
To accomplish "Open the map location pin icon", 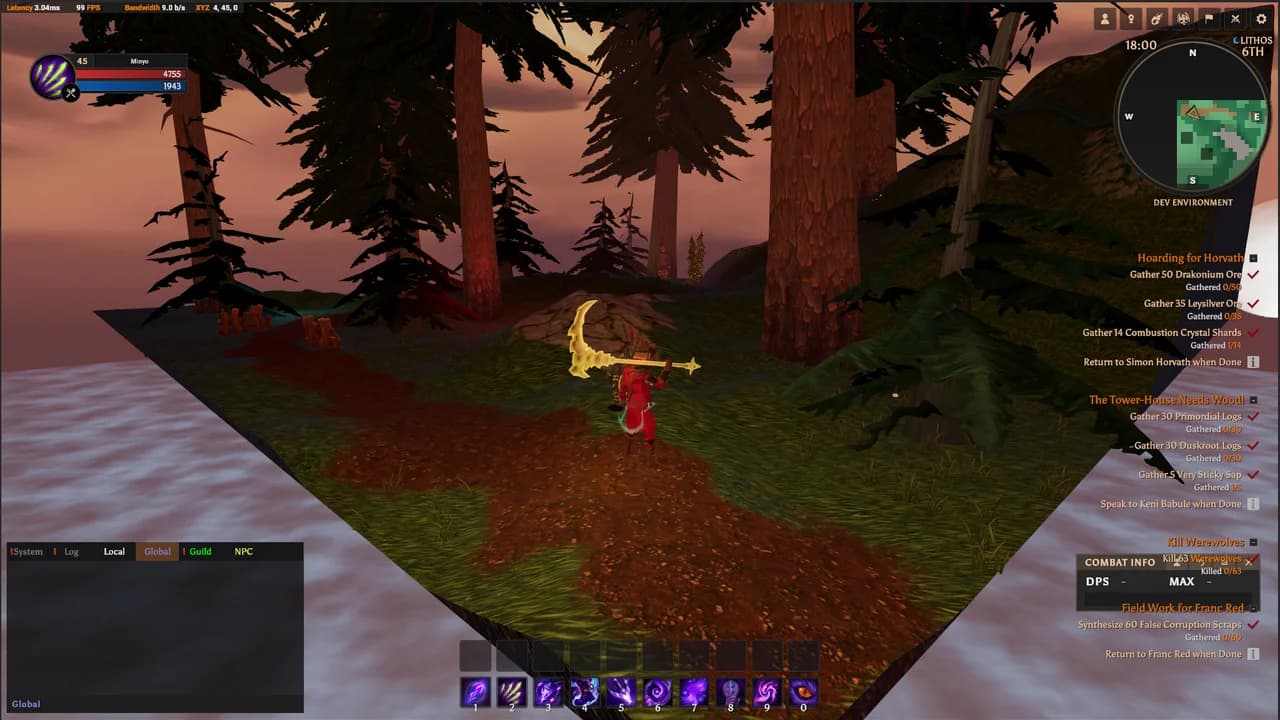I will [1131, 19].
